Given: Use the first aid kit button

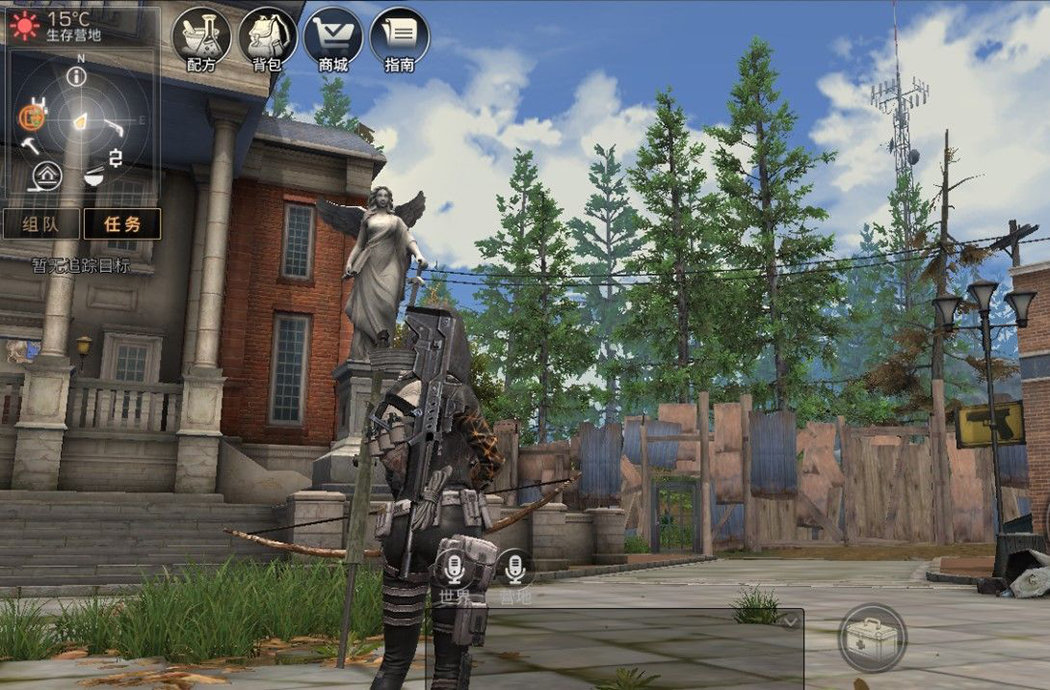Looking at the screenshot, I should [872, 637].
